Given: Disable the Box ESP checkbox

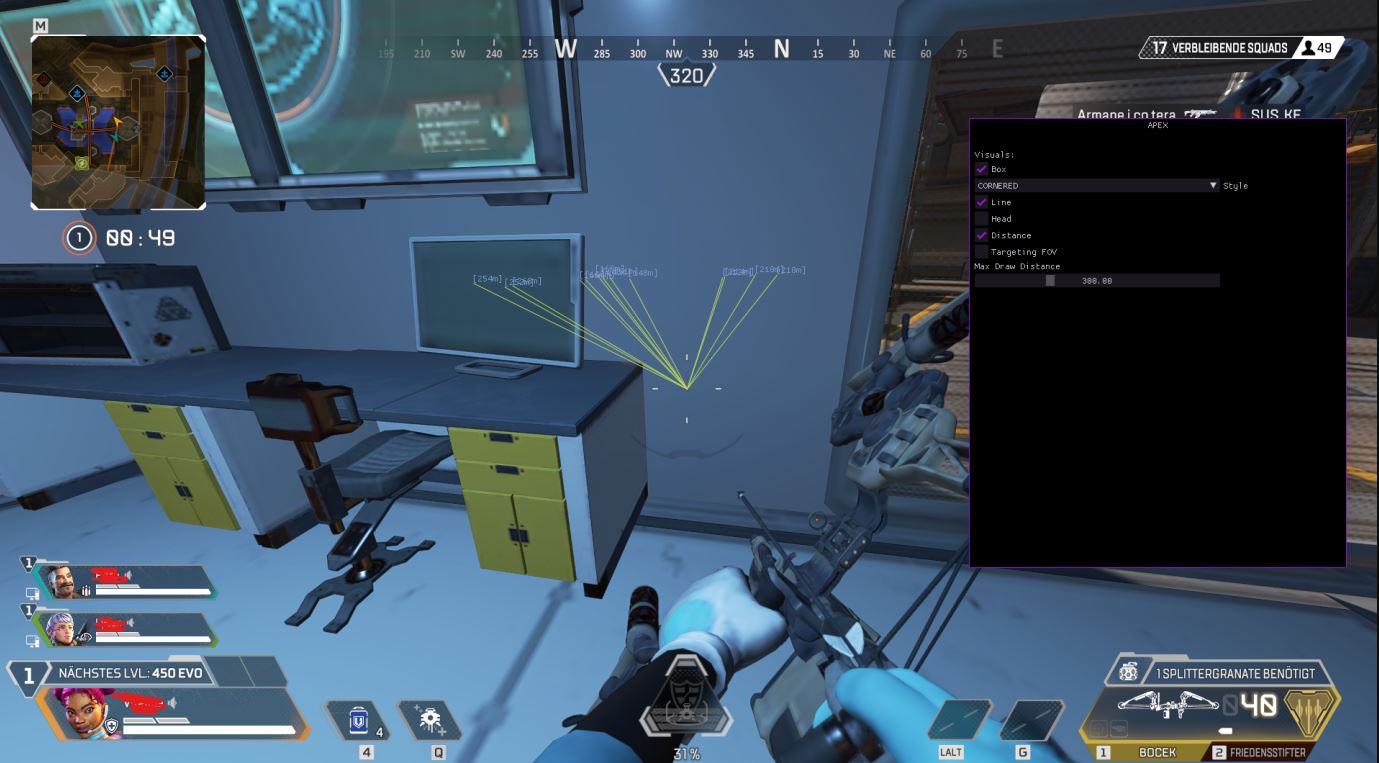Looking at the screenshot, I should [981, 169].
